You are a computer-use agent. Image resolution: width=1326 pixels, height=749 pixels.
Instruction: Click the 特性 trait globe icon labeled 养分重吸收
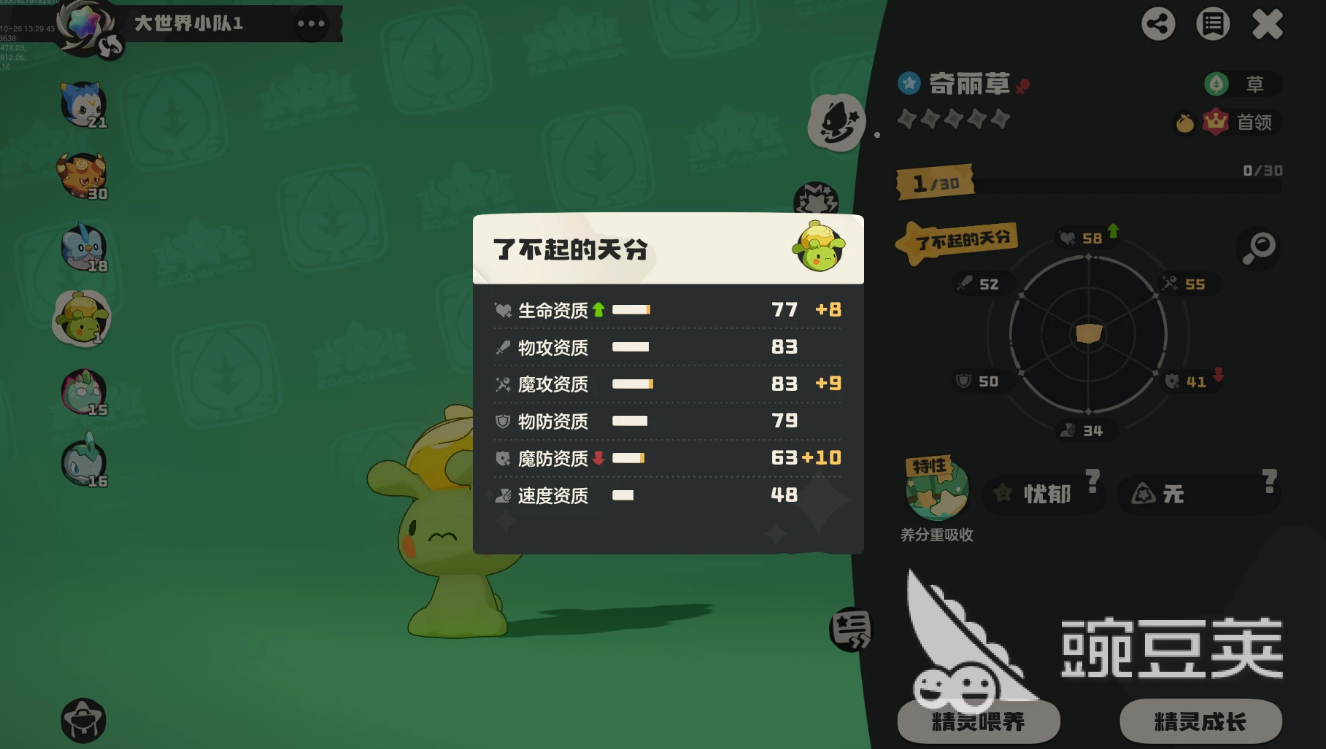937,488
